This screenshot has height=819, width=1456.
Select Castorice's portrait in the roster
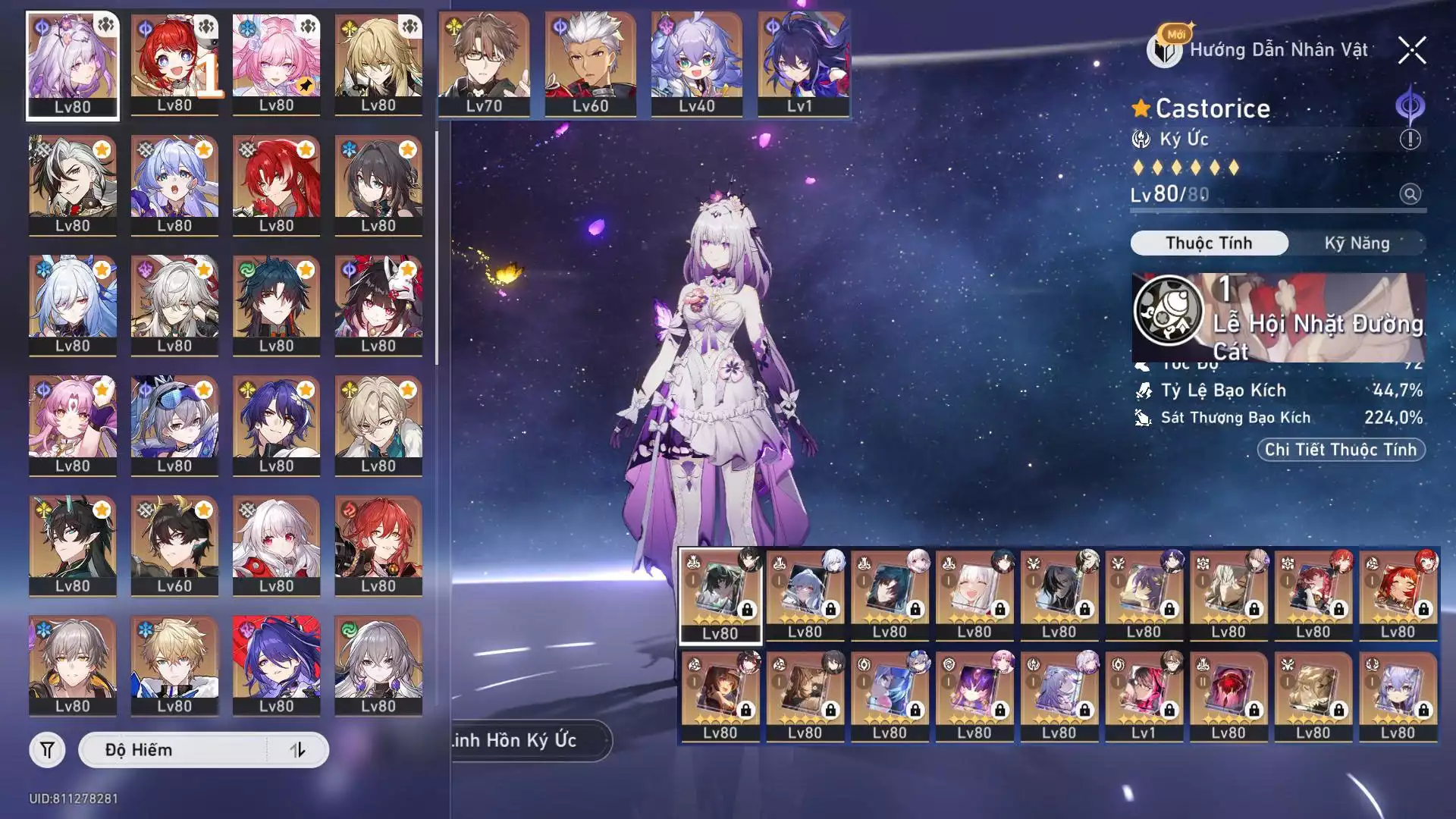[73, 66]
